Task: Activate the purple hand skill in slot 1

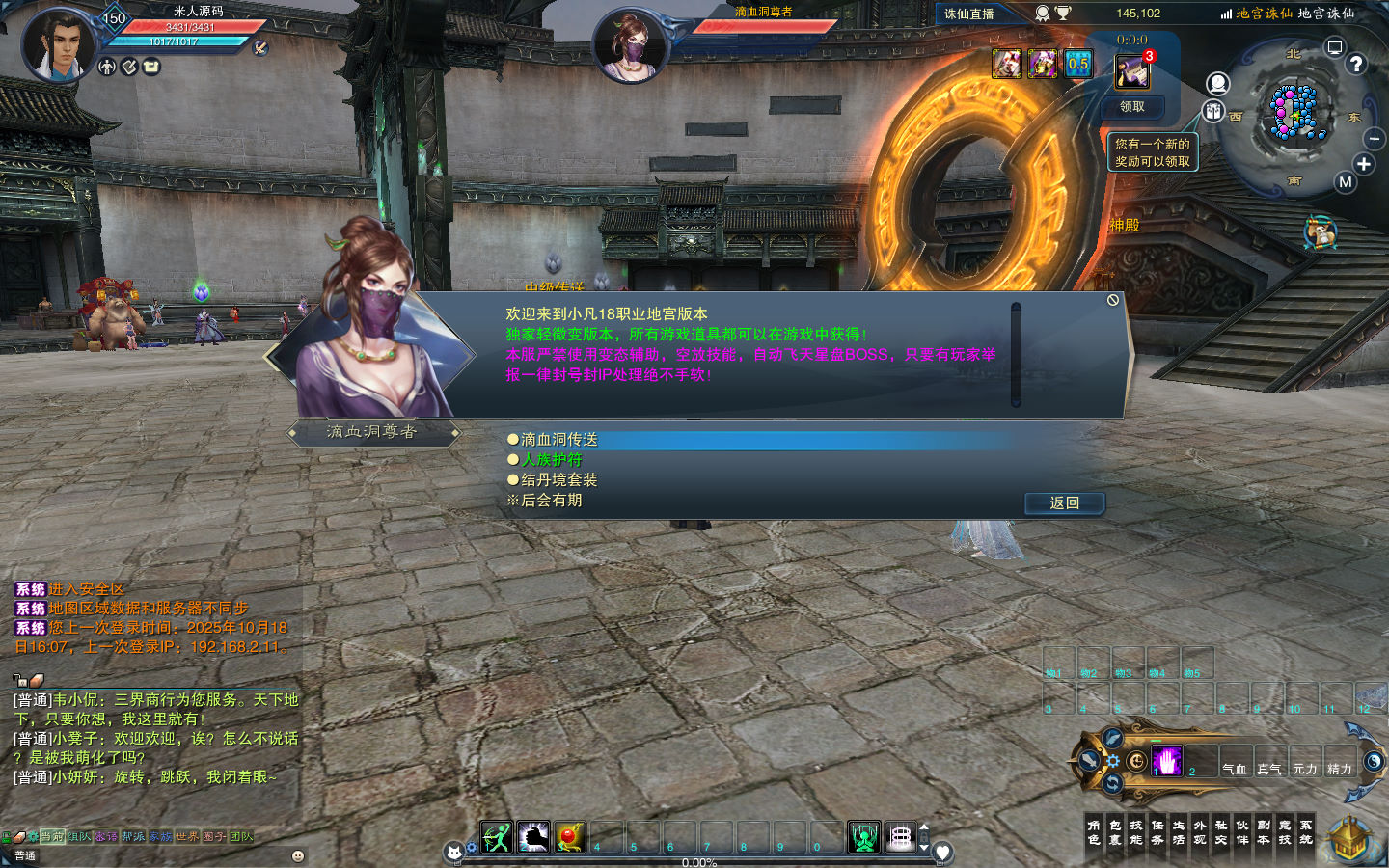Action: pyautogui.click(x=1166, y=762)
